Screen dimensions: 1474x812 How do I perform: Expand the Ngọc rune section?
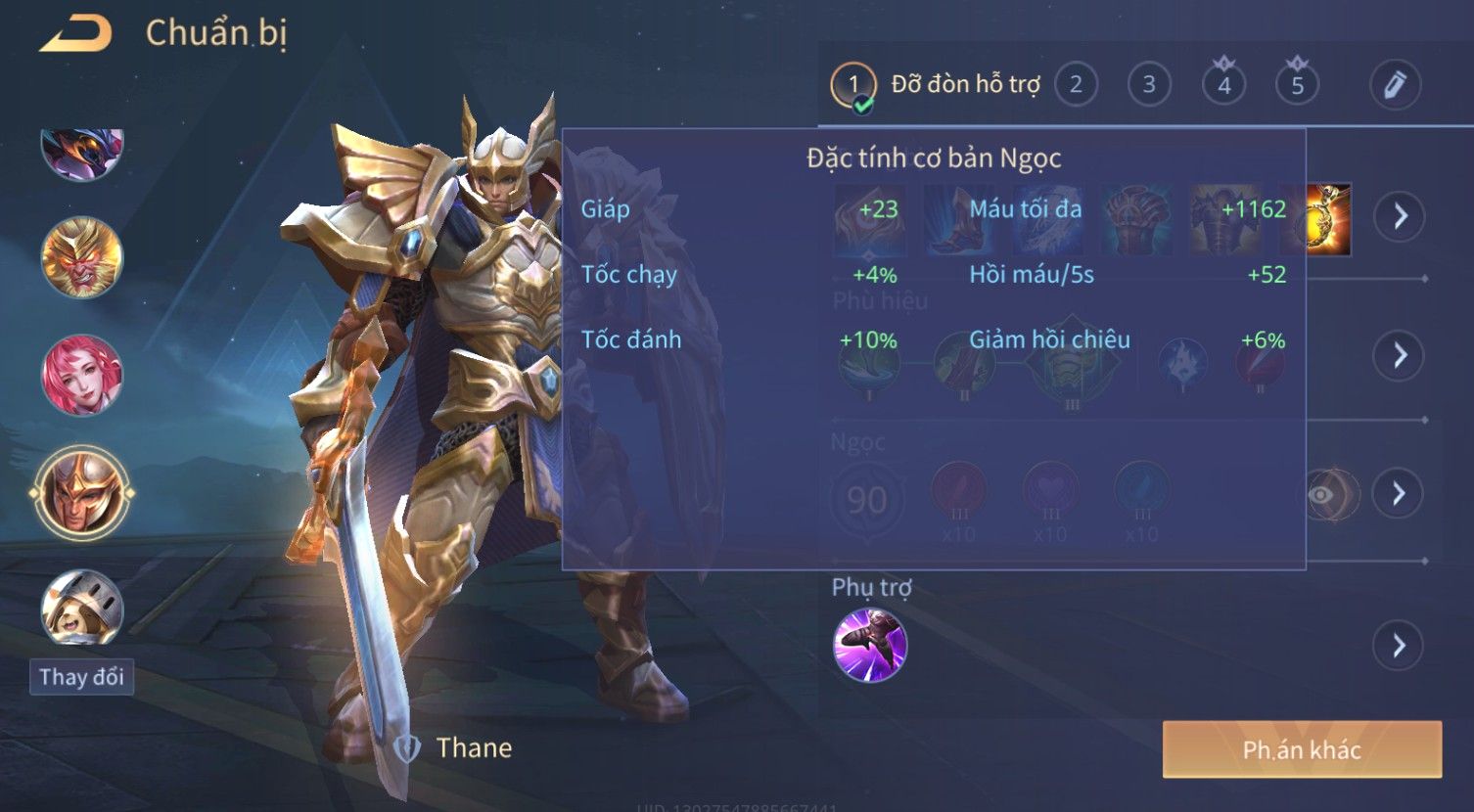[x=1400, y=494]
